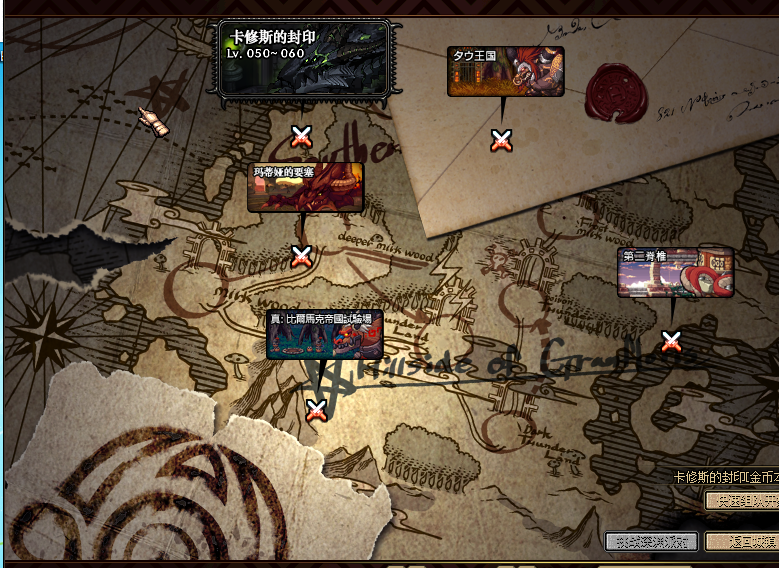Click the crossed-swords marker below 第二脊椎
Viewport: 779px width, 568px height.
[x=672, y=341]
